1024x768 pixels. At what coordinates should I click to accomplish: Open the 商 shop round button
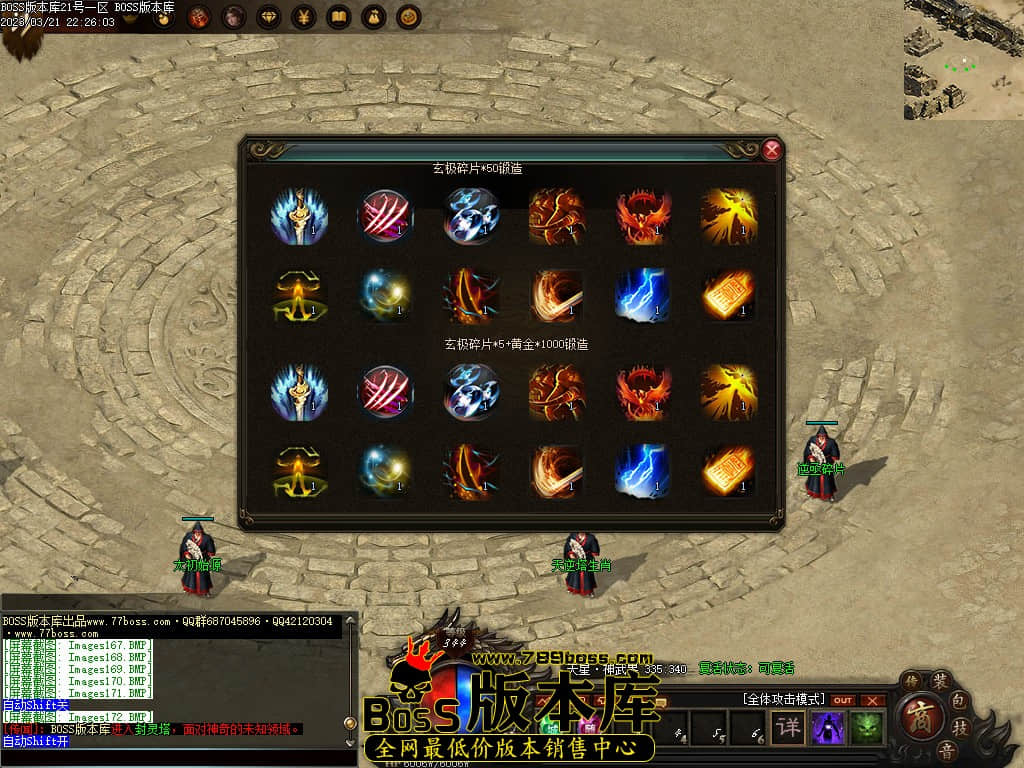[x=920, y=716]
